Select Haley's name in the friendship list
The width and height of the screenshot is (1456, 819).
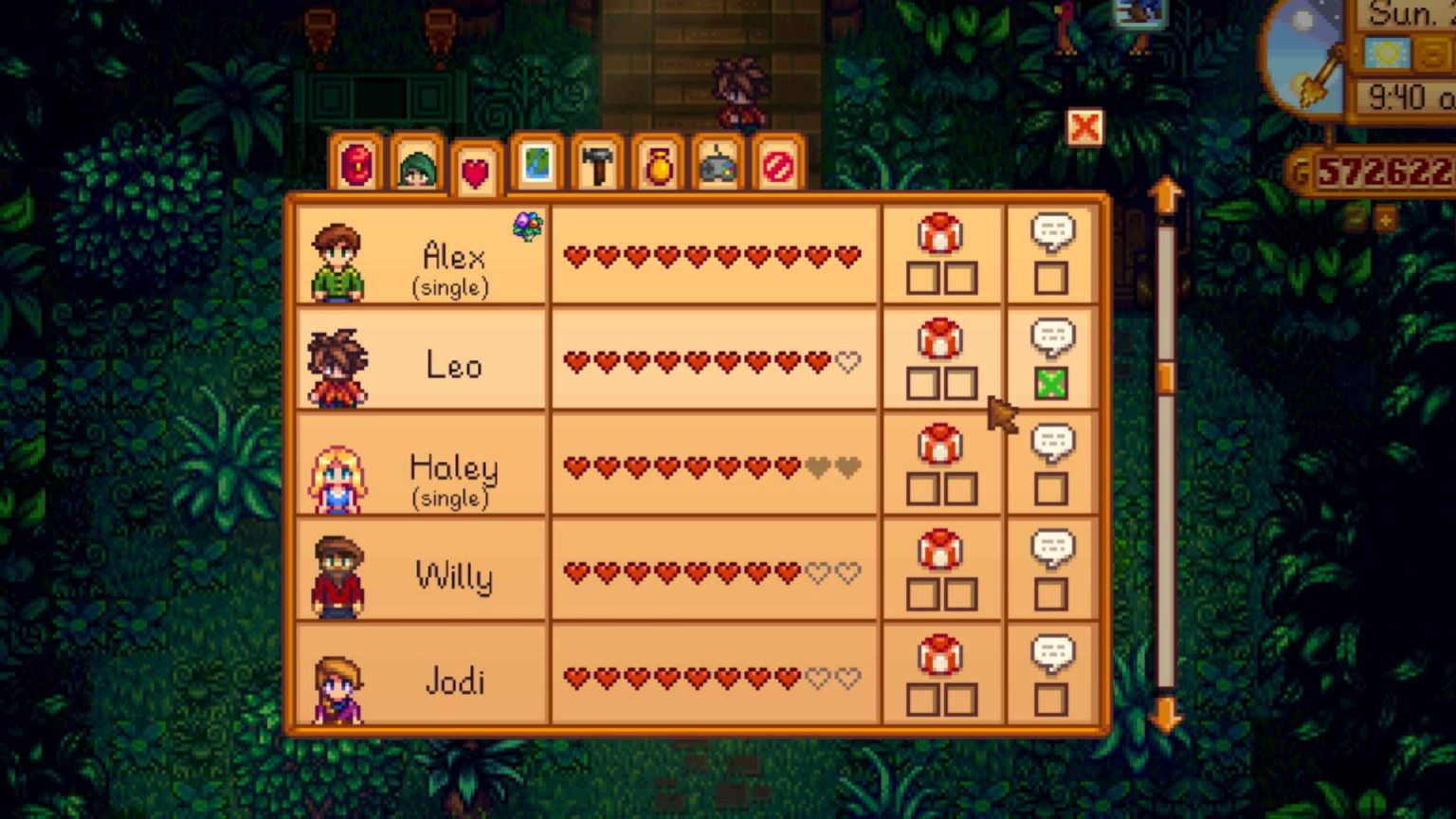click(452, 466)
